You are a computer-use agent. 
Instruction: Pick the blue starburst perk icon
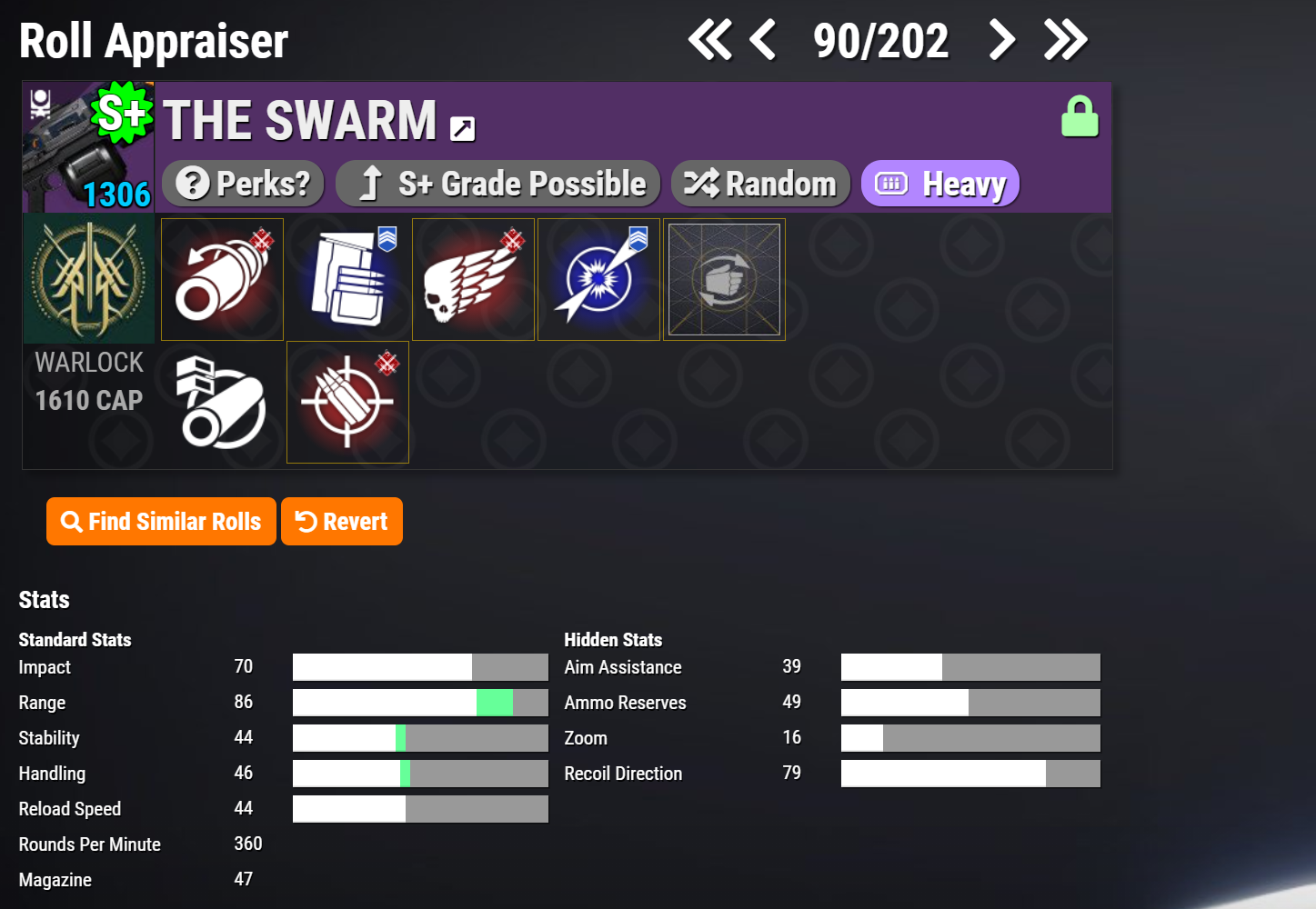coord(599,280)
